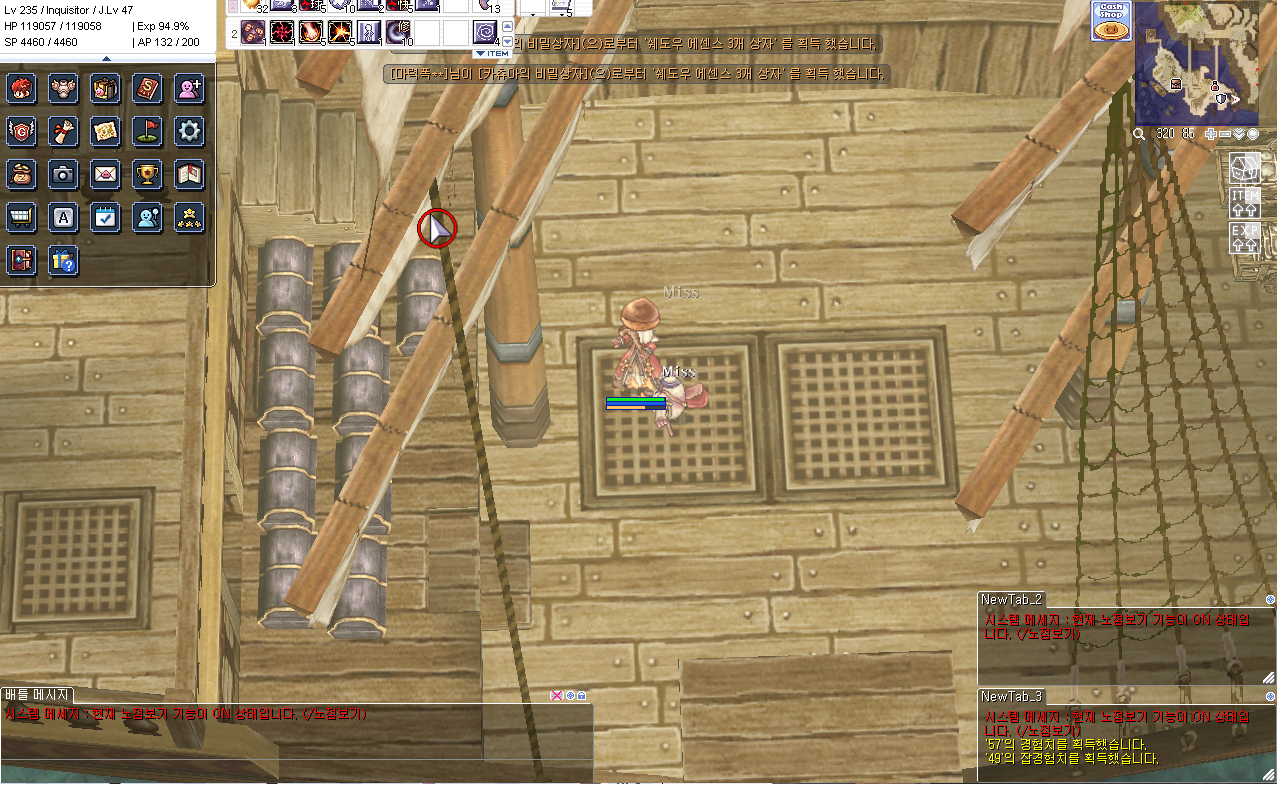Toggle the ITEM dropdown under the hotbar
The image size is (1280, 790).
492,53
